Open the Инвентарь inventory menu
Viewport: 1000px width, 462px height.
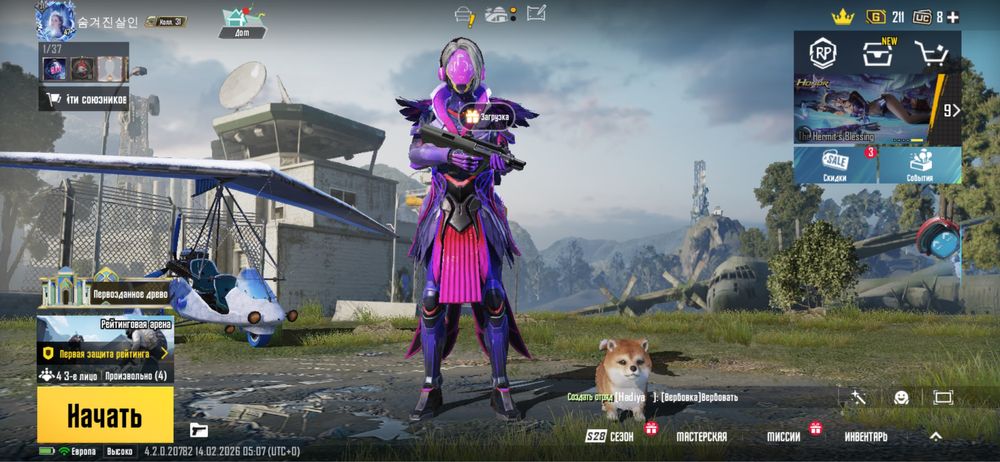tap(866, 437)
